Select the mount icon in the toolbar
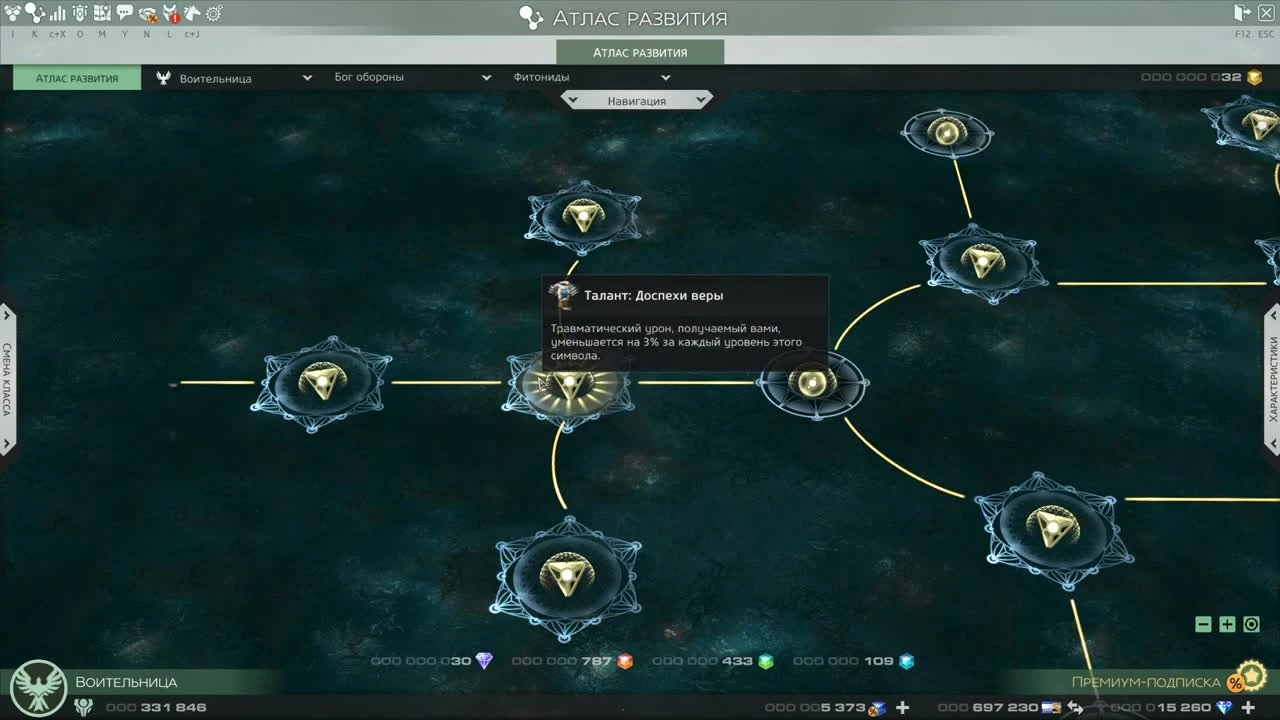 (x=190, y=13)
